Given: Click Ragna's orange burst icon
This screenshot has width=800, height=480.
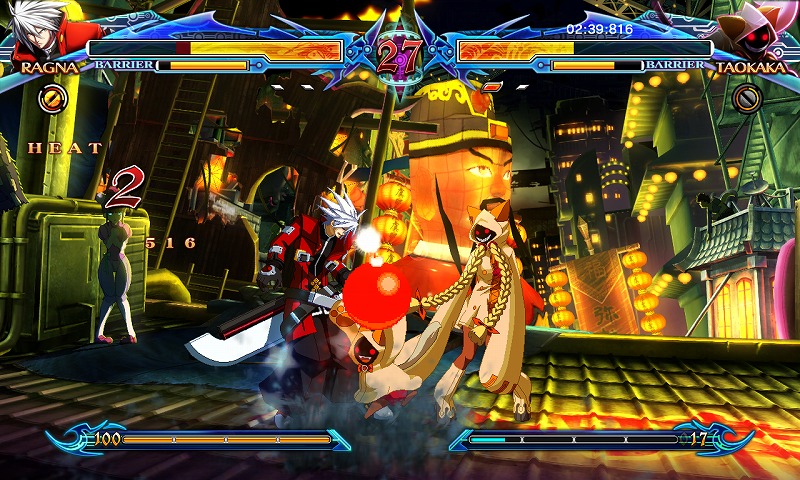Looking at the screenshot, I should 52,97.
